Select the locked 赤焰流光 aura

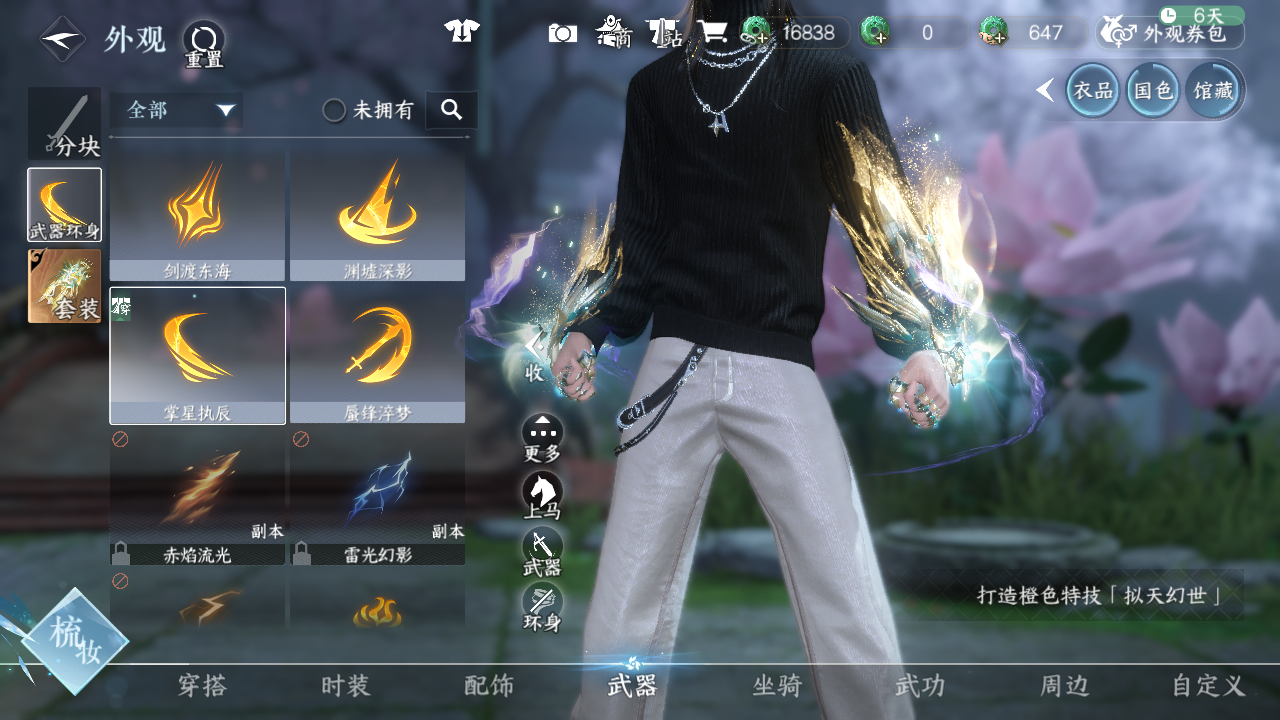[198, 497]
